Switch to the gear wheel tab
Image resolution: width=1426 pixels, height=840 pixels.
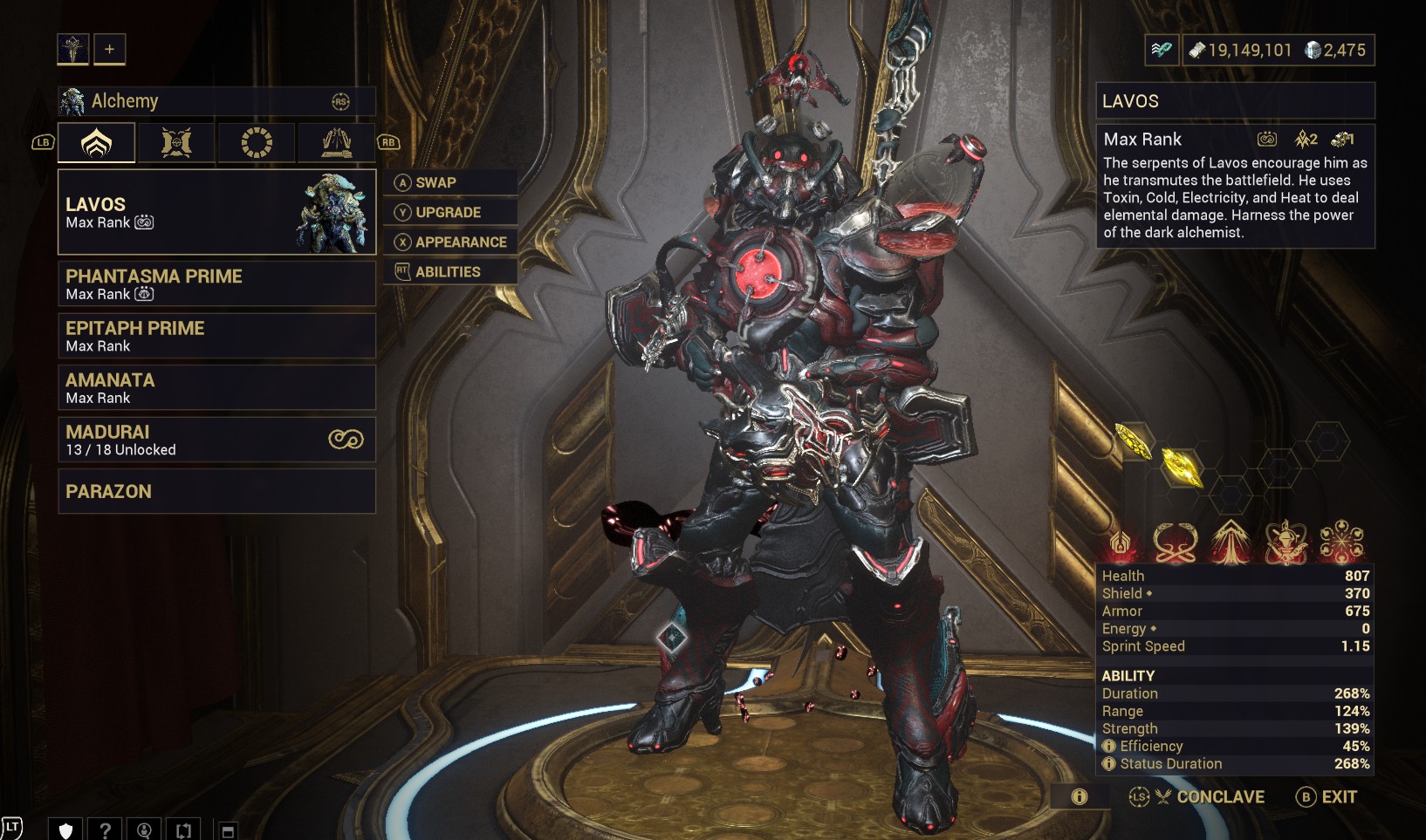pyautogui.click(x=257, y=142)
